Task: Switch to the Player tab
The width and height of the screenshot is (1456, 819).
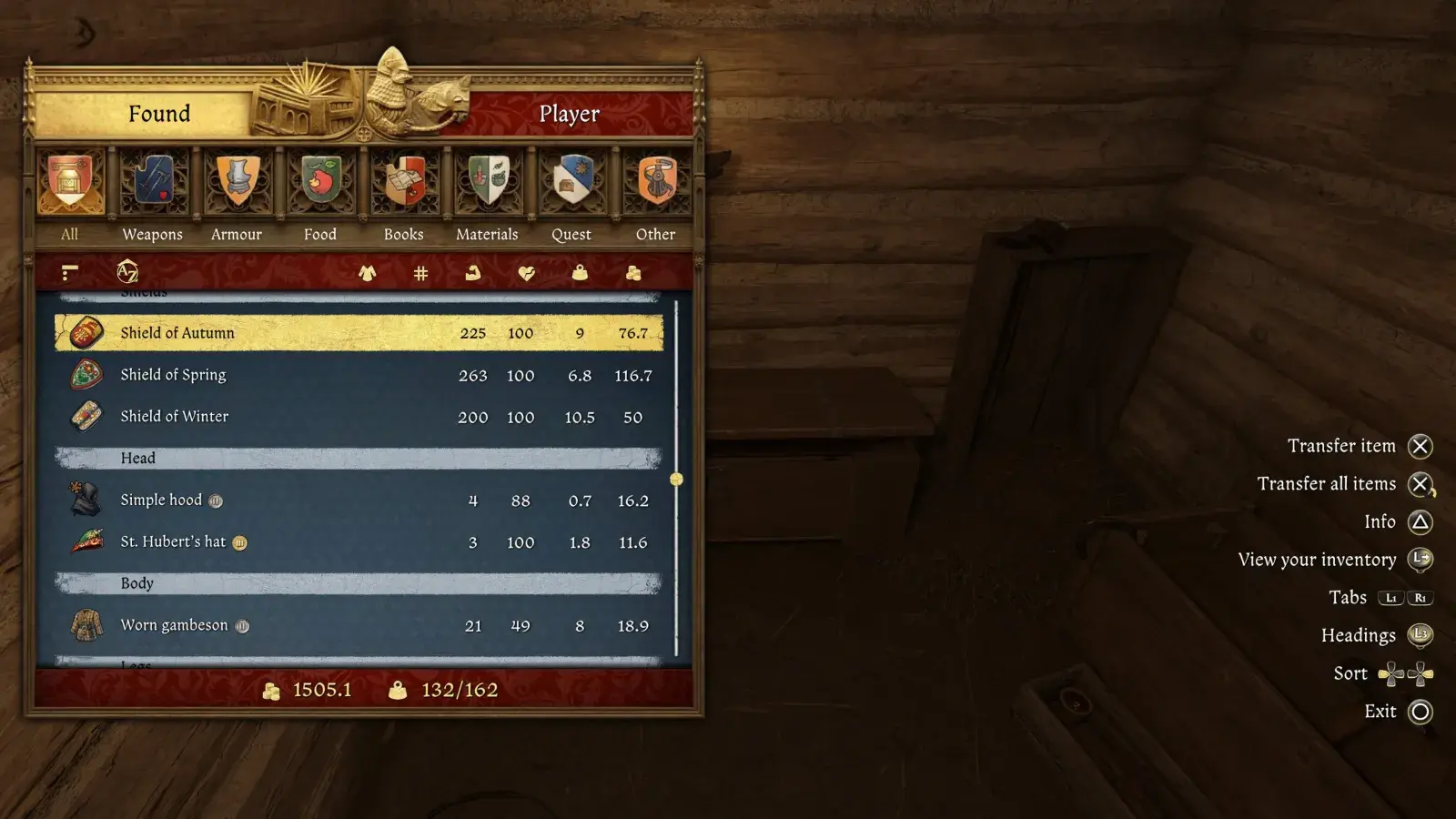Action: [570, 113]
